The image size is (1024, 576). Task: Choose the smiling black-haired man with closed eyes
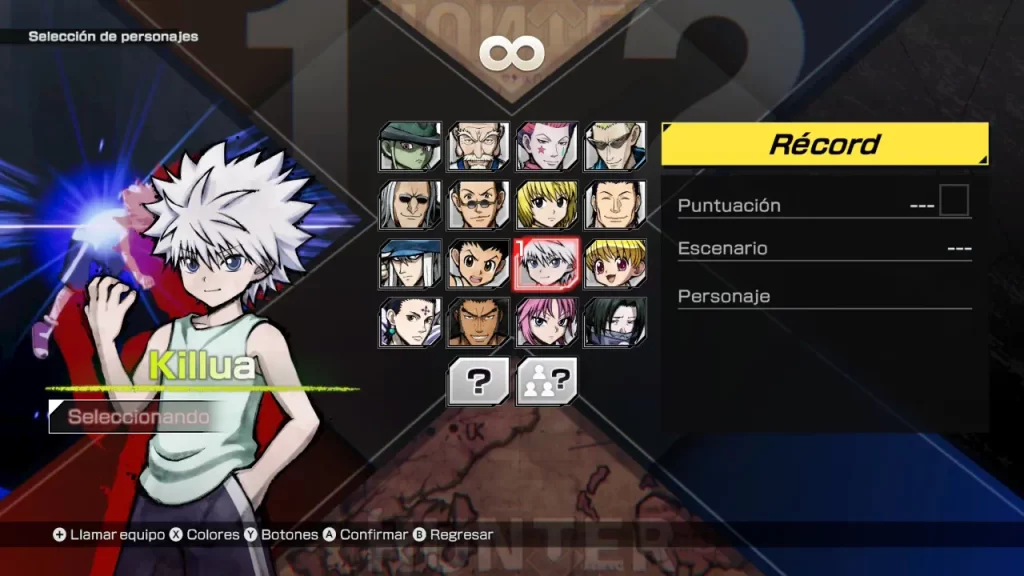(614, 205)
